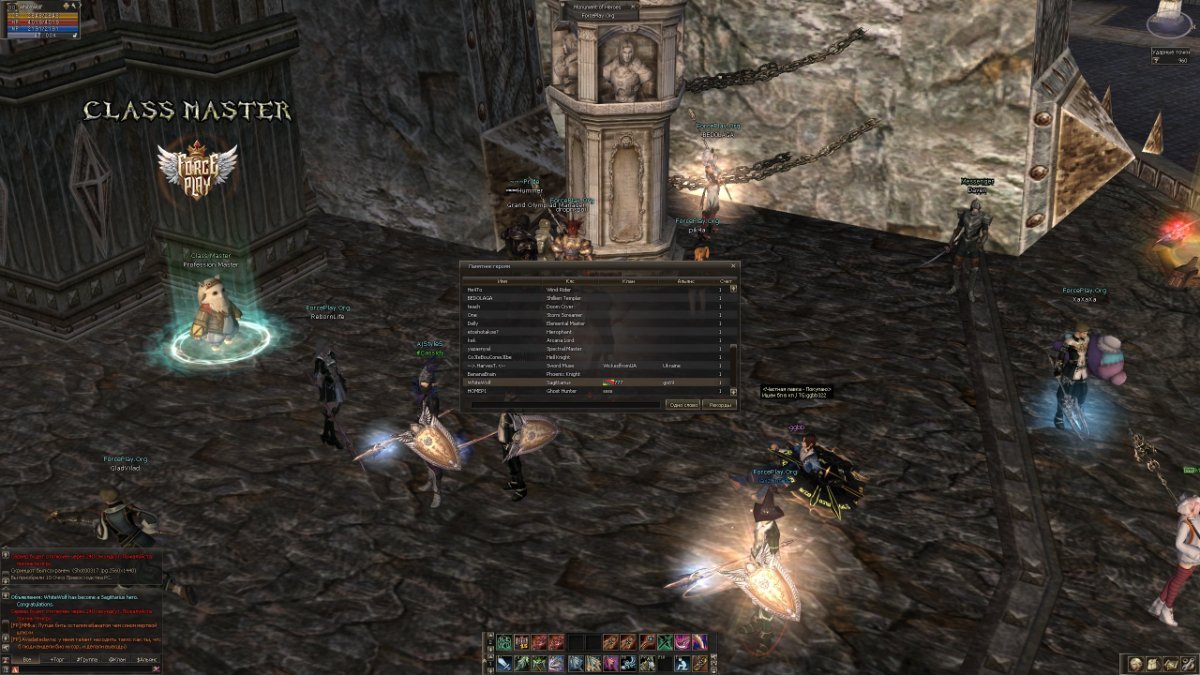Use the first green skill on top hotbar
1200x675 pixels.
[x=505, y=642]
